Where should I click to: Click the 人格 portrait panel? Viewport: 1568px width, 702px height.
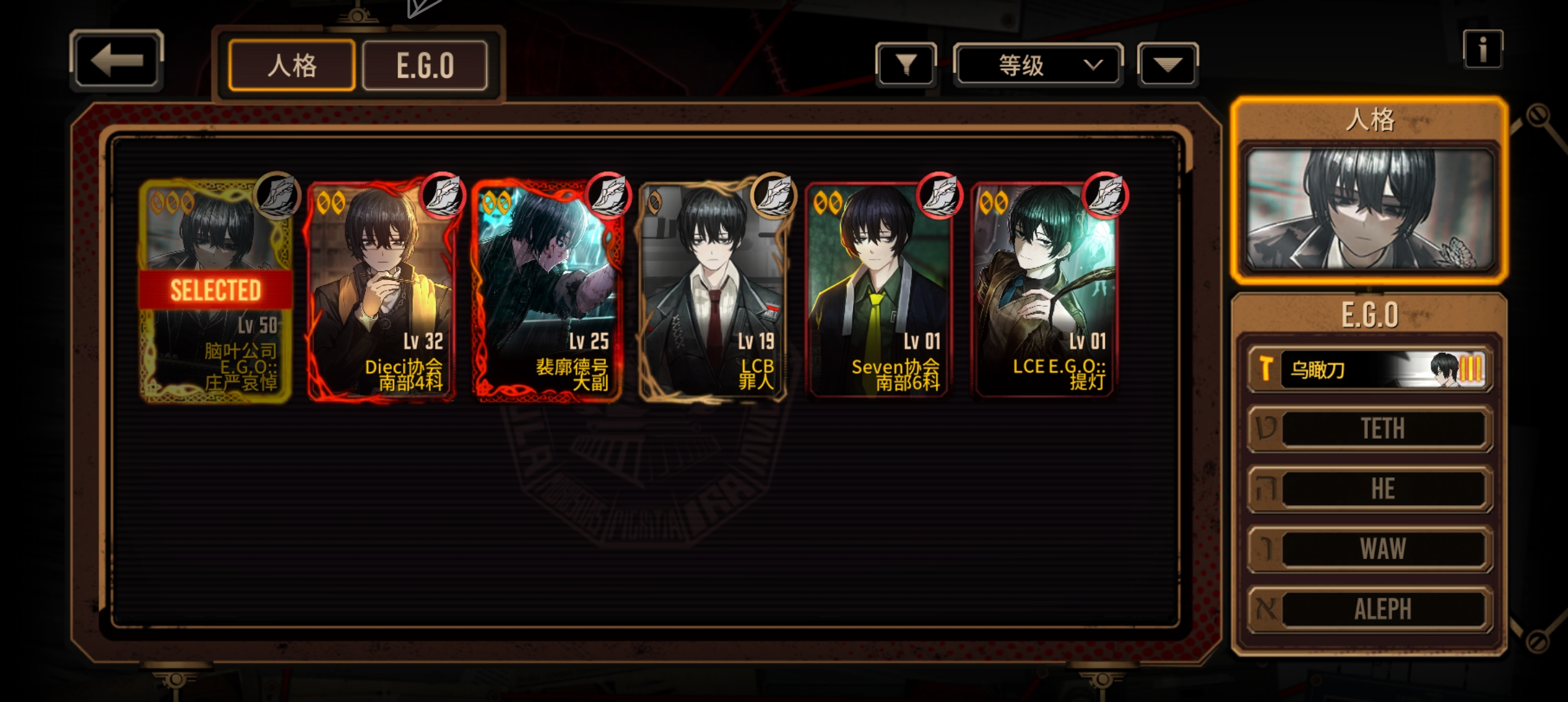1369,208
